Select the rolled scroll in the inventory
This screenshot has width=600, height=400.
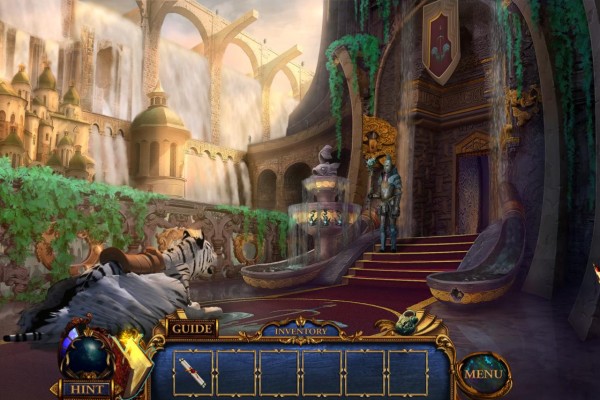pyautogui.click(x=193, y=373)
